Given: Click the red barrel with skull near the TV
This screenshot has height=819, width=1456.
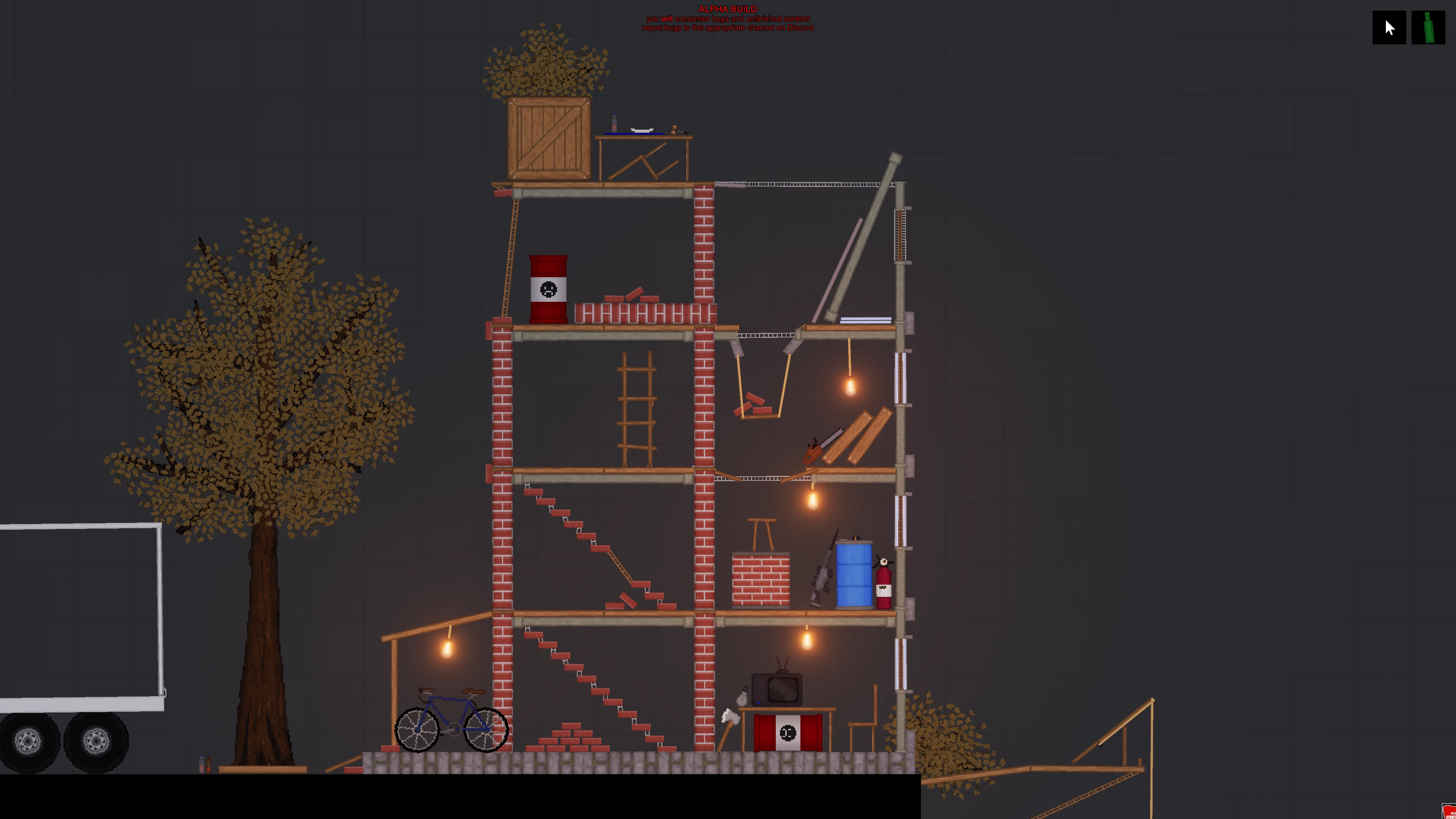Looking at the screenshot, I should point(788,732).
